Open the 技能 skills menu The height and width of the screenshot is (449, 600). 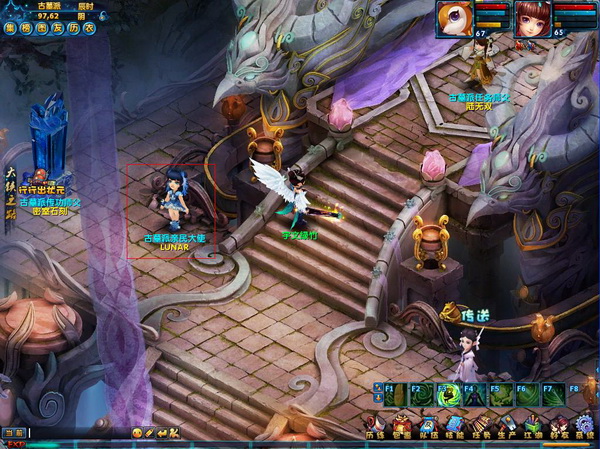[453, 424]
